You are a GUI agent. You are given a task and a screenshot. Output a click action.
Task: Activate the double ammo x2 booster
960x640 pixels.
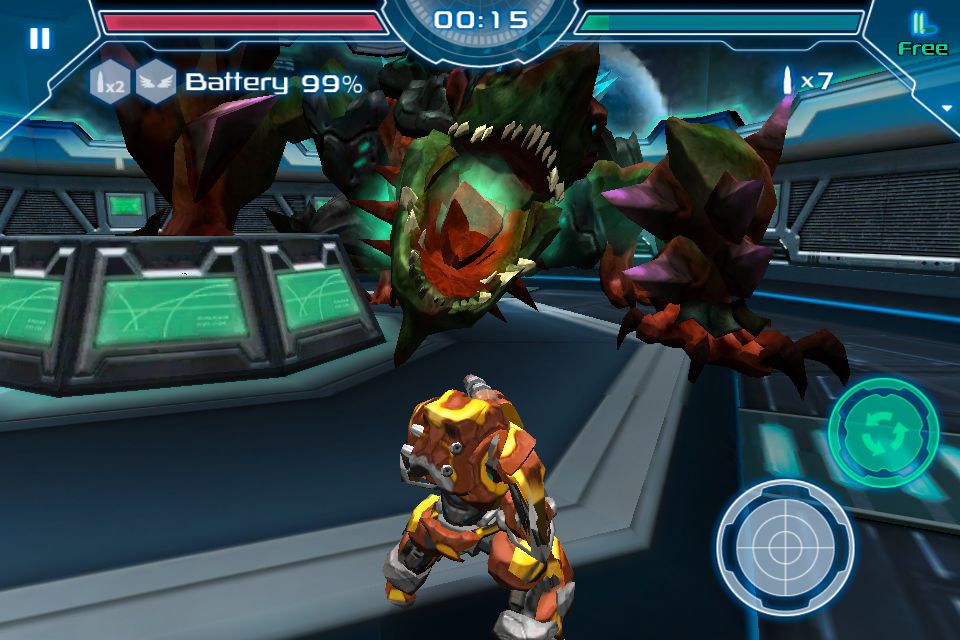tap(109, 82)
